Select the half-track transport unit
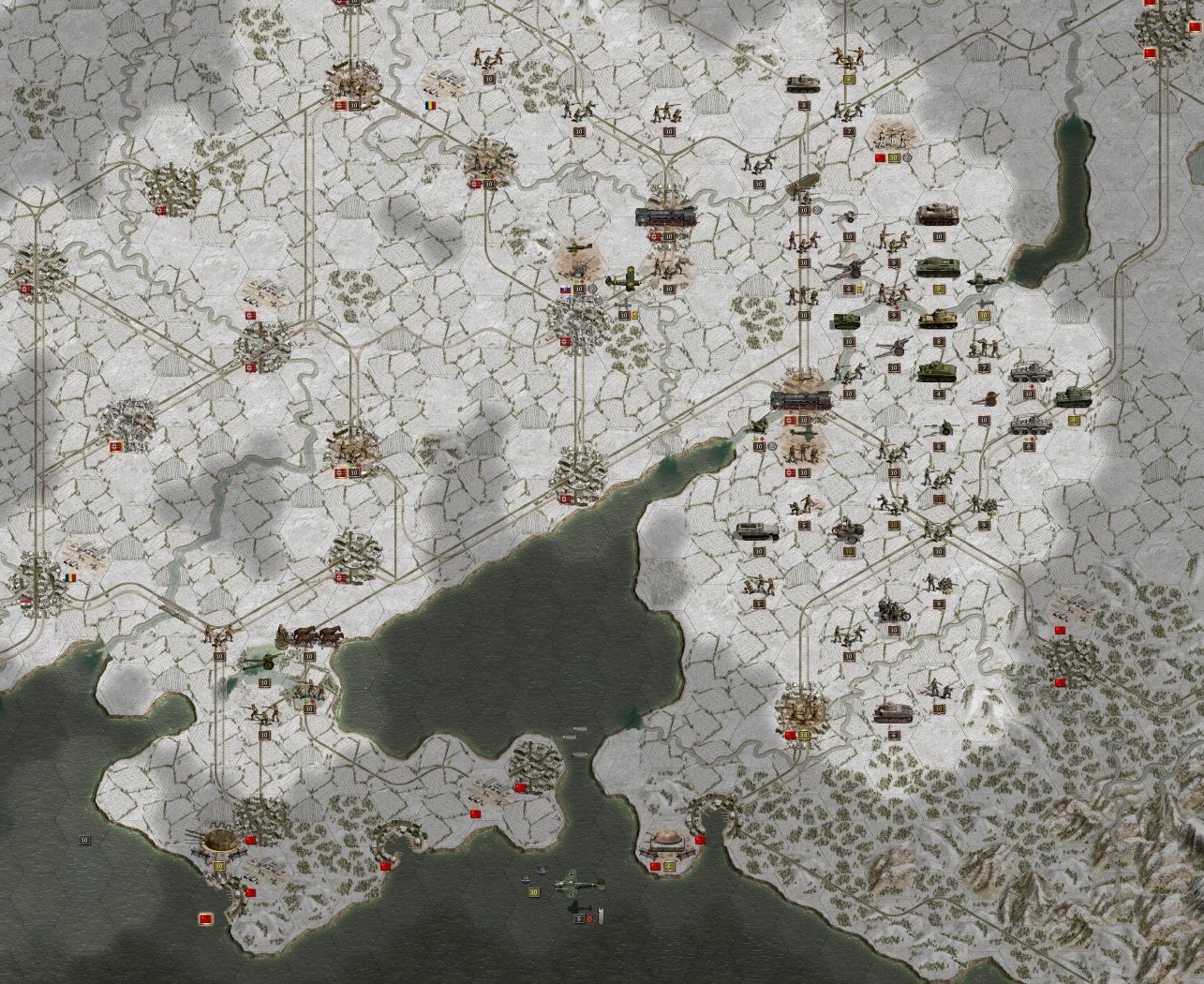Image resolution: width=1204 pixels, height=984 pixels. coord(757,531)
